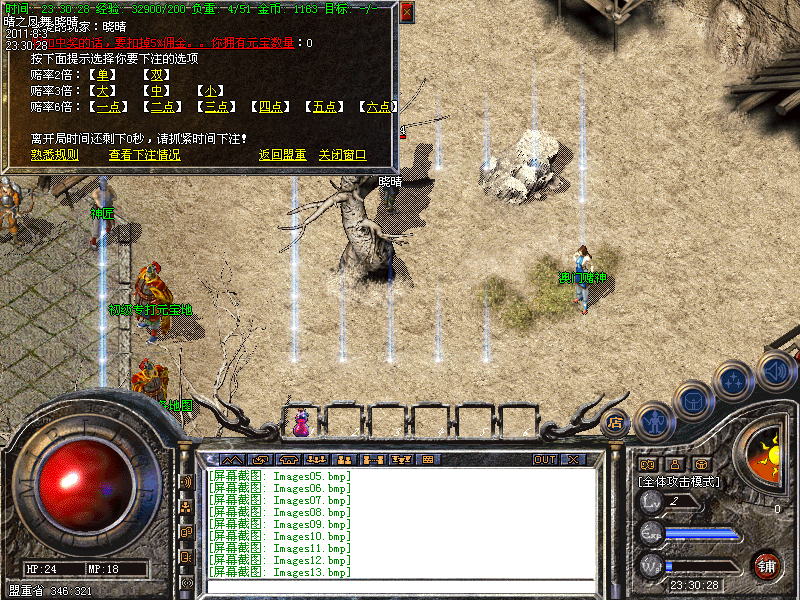Select the 五点 (five pips) bet
Screen dimensions: 800x600
(324, 107)
